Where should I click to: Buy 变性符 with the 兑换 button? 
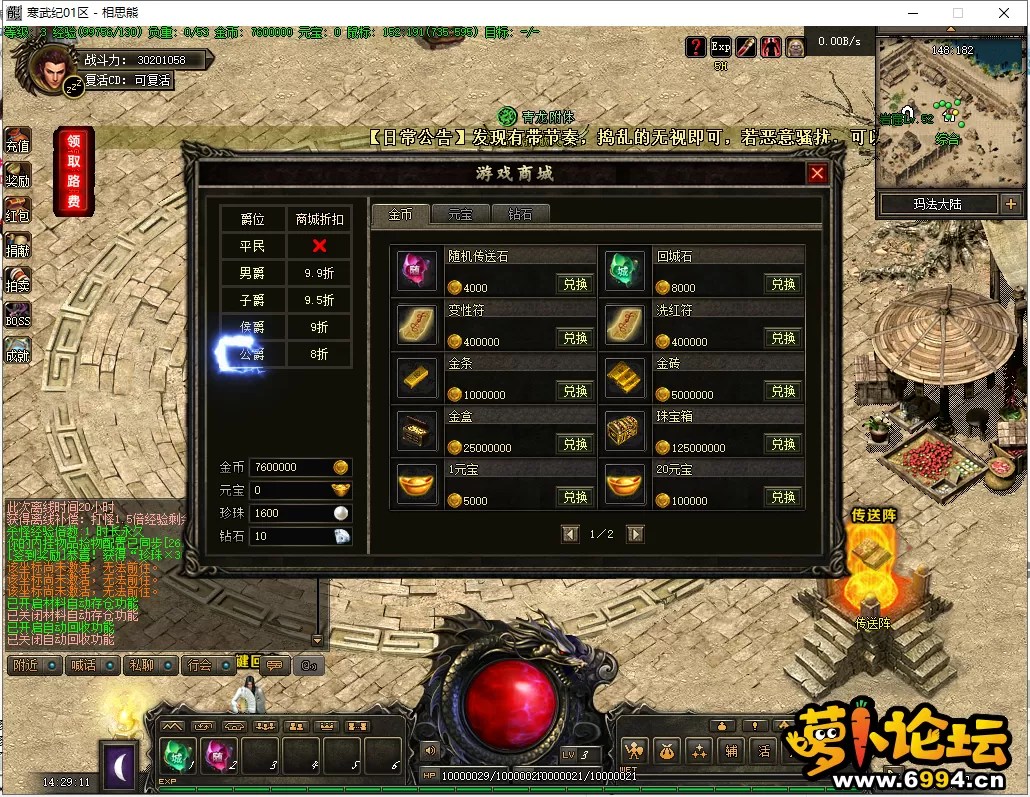click(x=575, y=338)
